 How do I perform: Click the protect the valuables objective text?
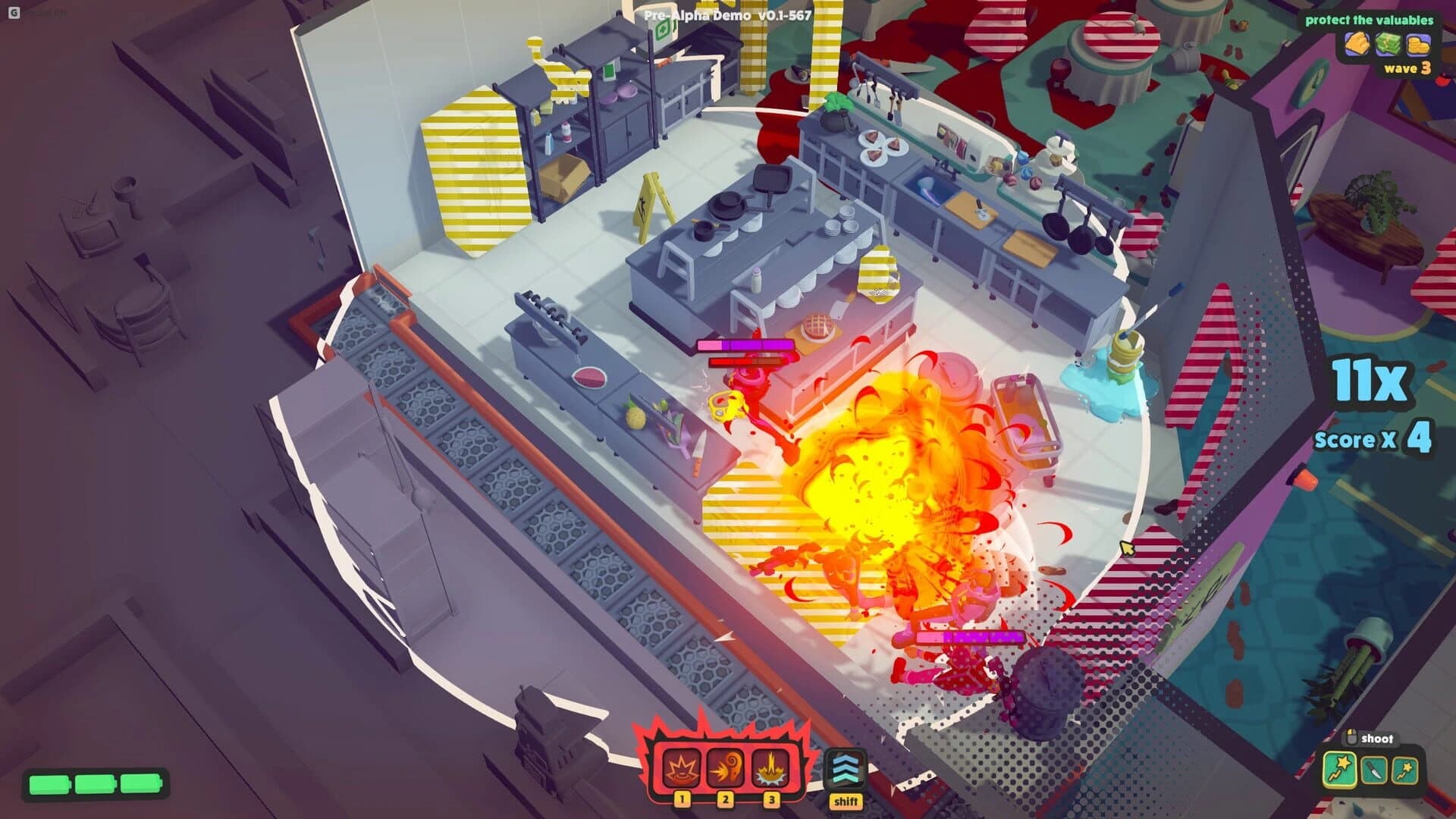(1369, 20)
